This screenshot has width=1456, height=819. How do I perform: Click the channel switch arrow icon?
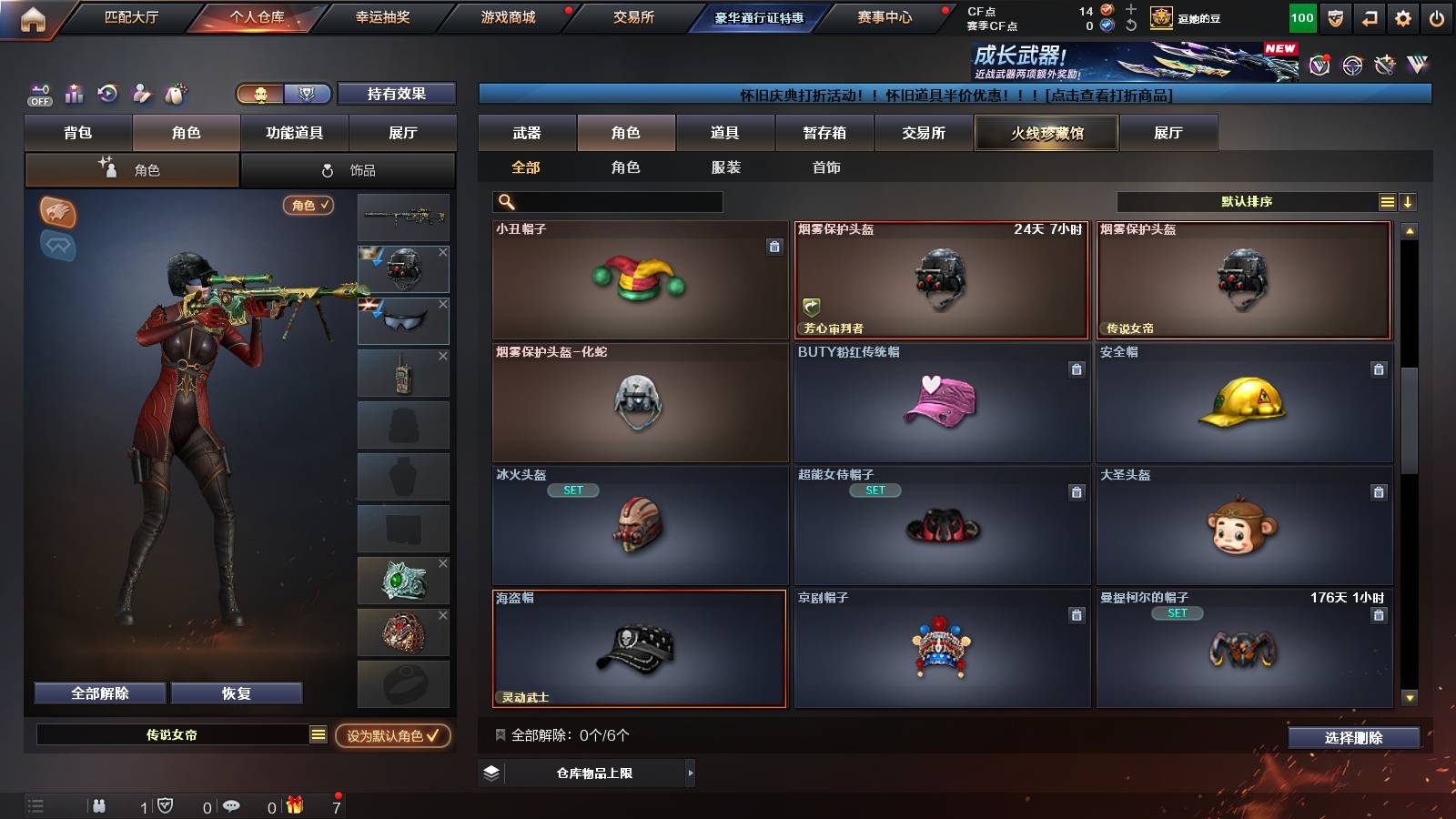point(1369,16)
